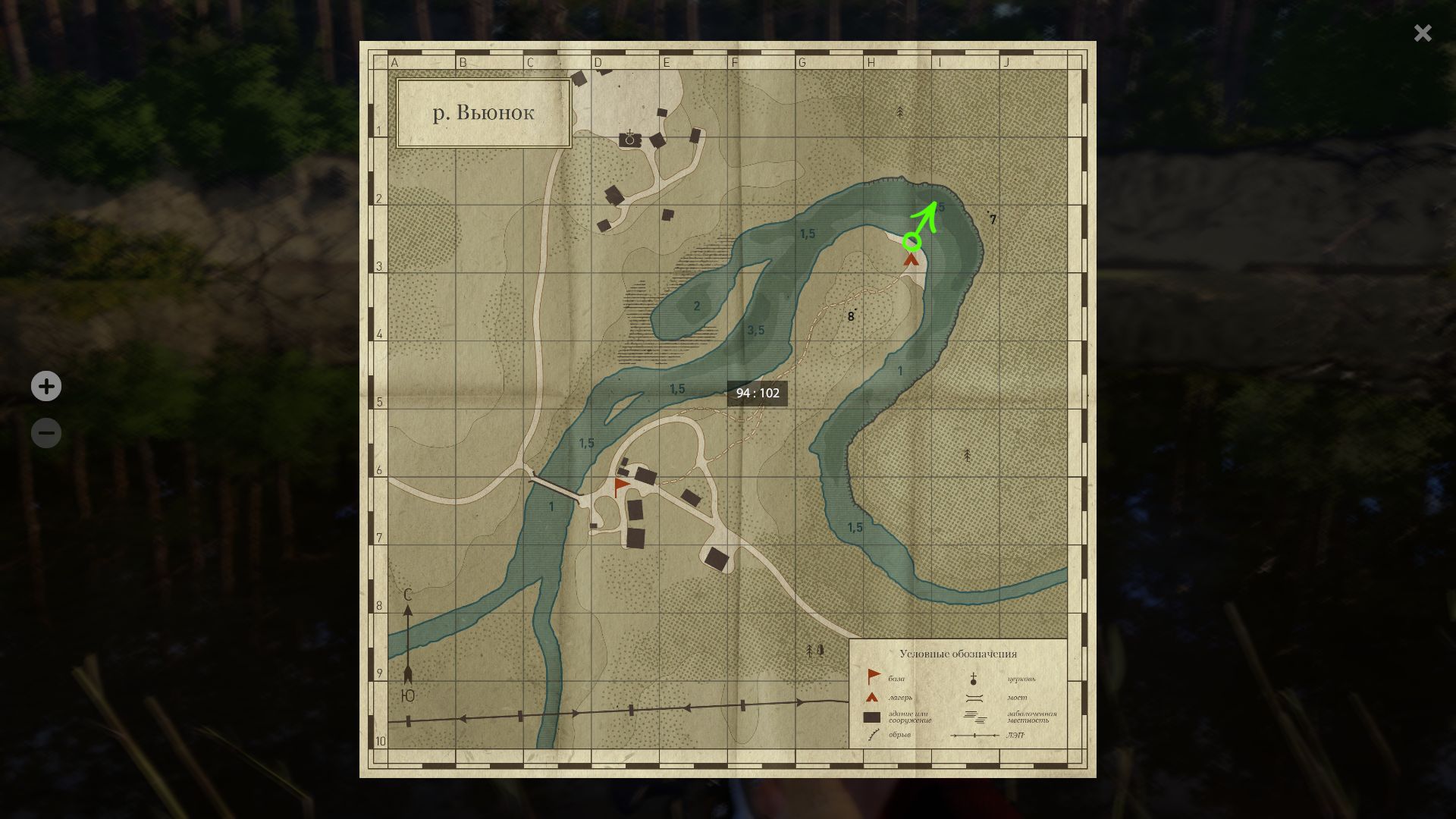Viewport: 1456px width, 819px height.
Task: Click the zoom out minus control
Action: (x=46, y=432)
